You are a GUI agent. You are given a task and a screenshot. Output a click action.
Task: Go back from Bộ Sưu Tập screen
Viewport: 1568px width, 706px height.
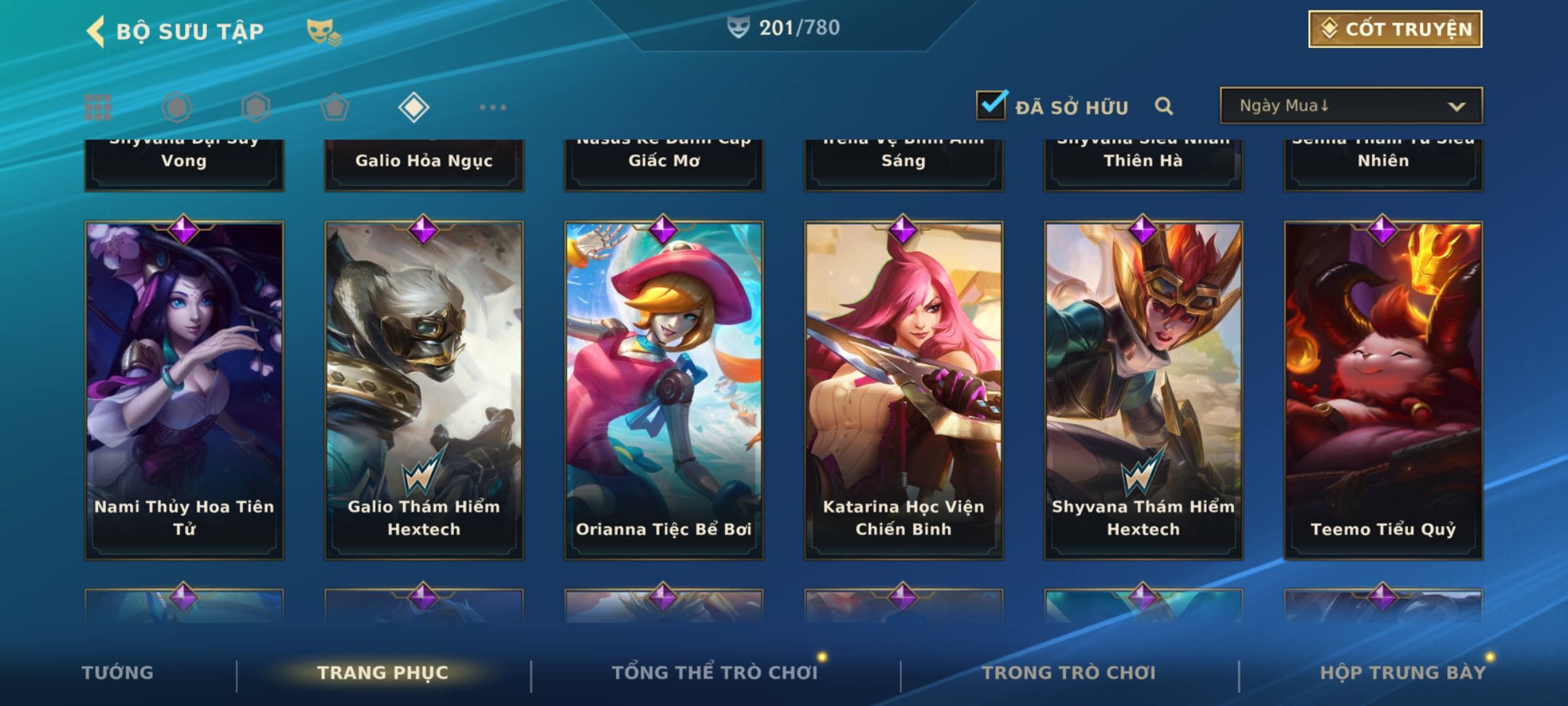coord(96,31)
